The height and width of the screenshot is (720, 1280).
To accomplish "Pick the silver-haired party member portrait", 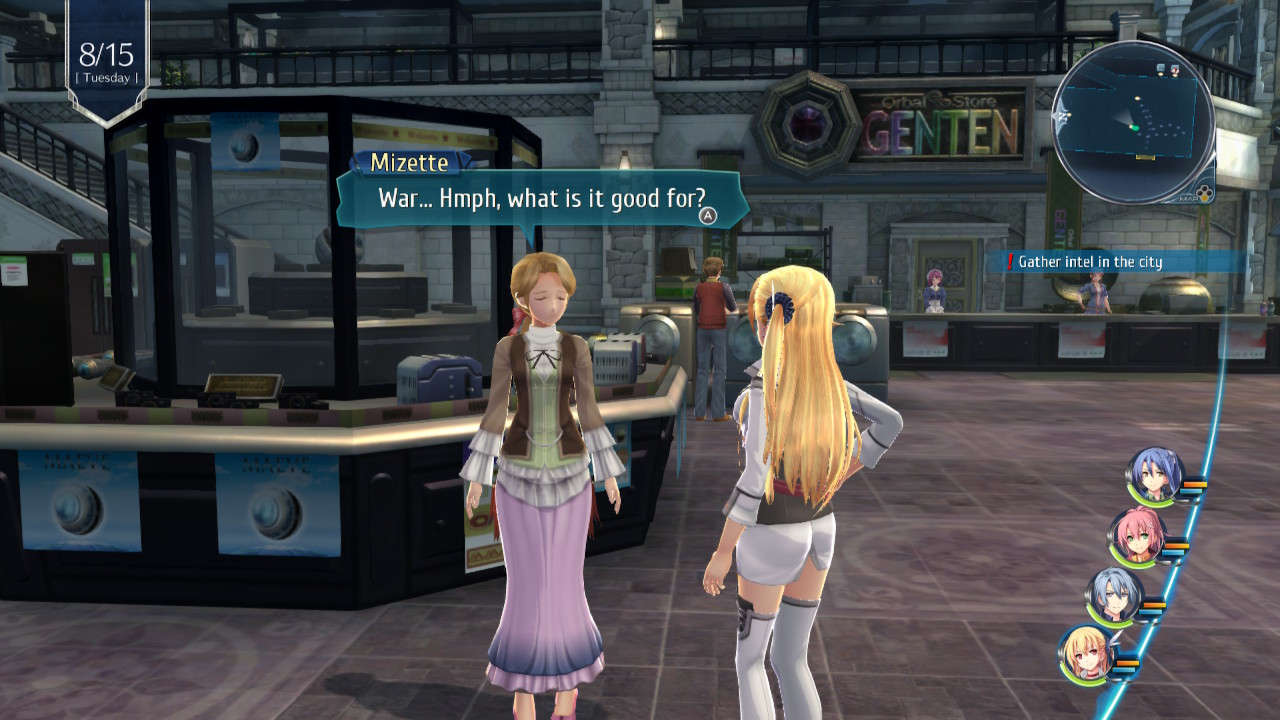I will tap(1114, 595).
